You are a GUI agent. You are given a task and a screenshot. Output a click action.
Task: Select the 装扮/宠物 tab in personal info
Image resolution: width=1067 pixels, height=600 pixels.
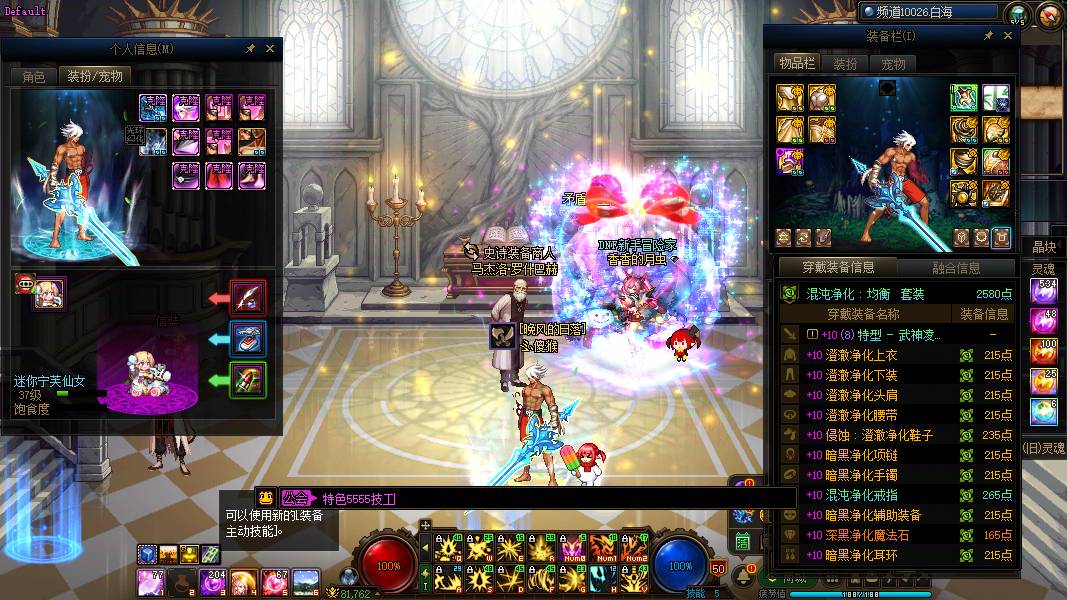tap(95, 76)
